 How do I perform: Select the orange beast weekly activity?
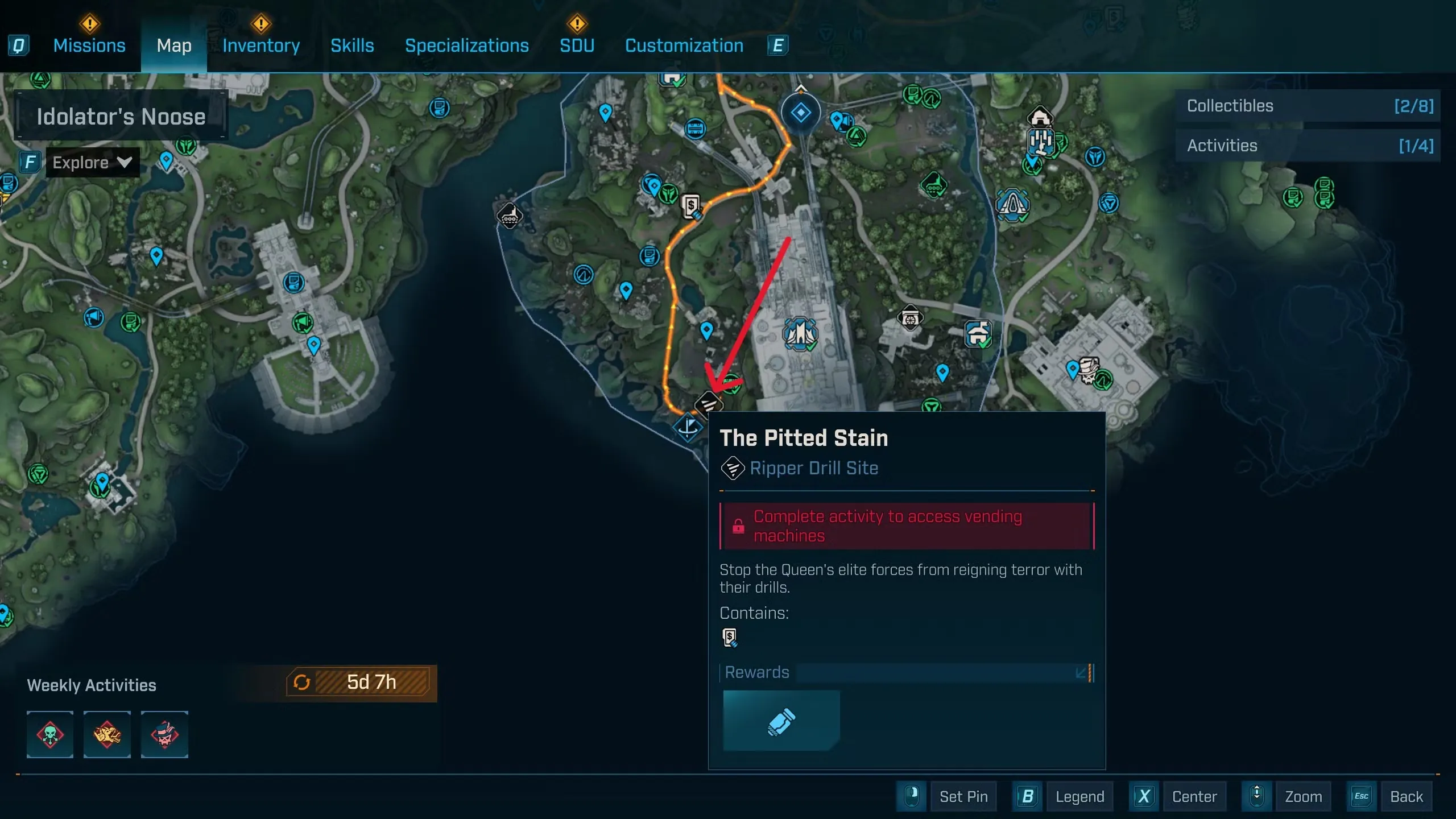click(107, 734)
